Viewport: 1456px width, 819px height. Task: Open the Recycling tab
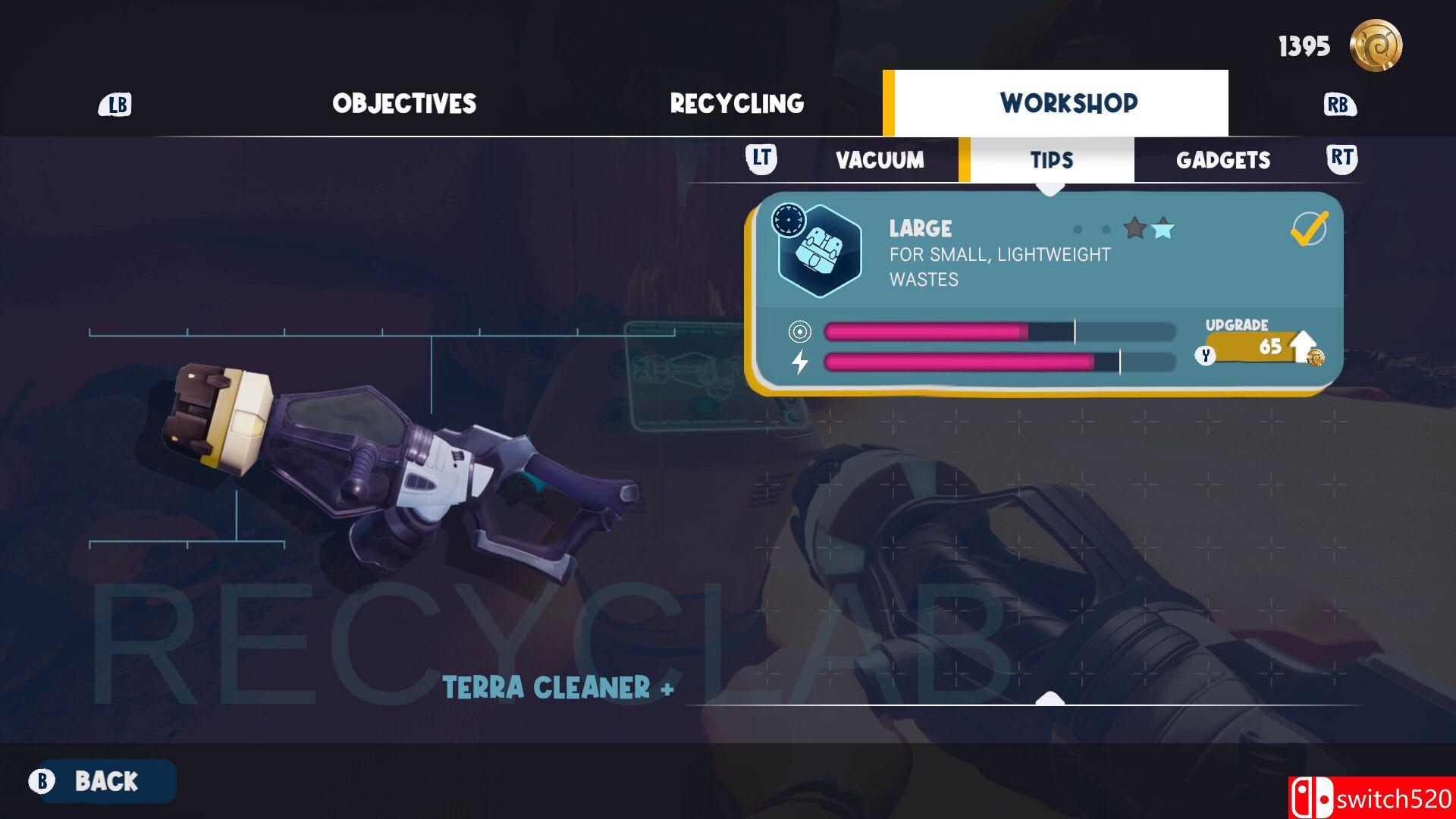tap(736, 104)
